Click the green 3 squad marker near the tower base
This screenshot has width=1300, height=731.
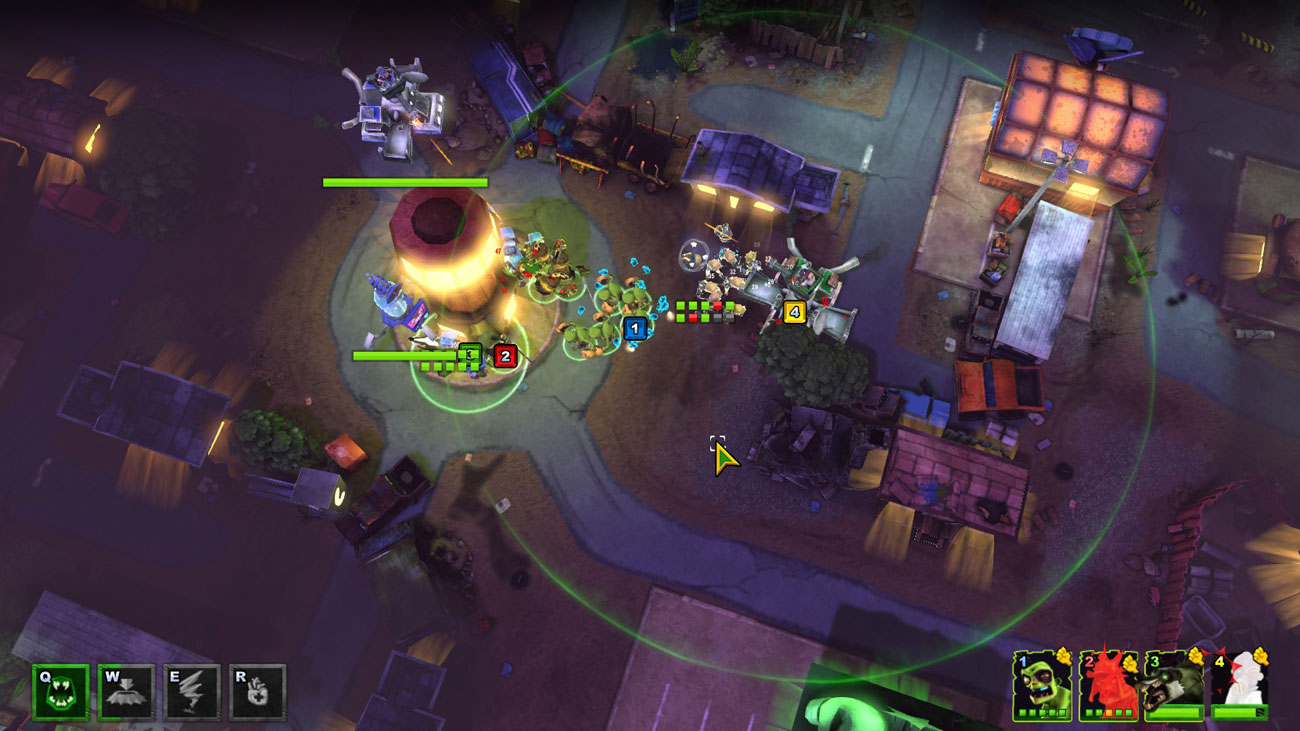[470, 354]
